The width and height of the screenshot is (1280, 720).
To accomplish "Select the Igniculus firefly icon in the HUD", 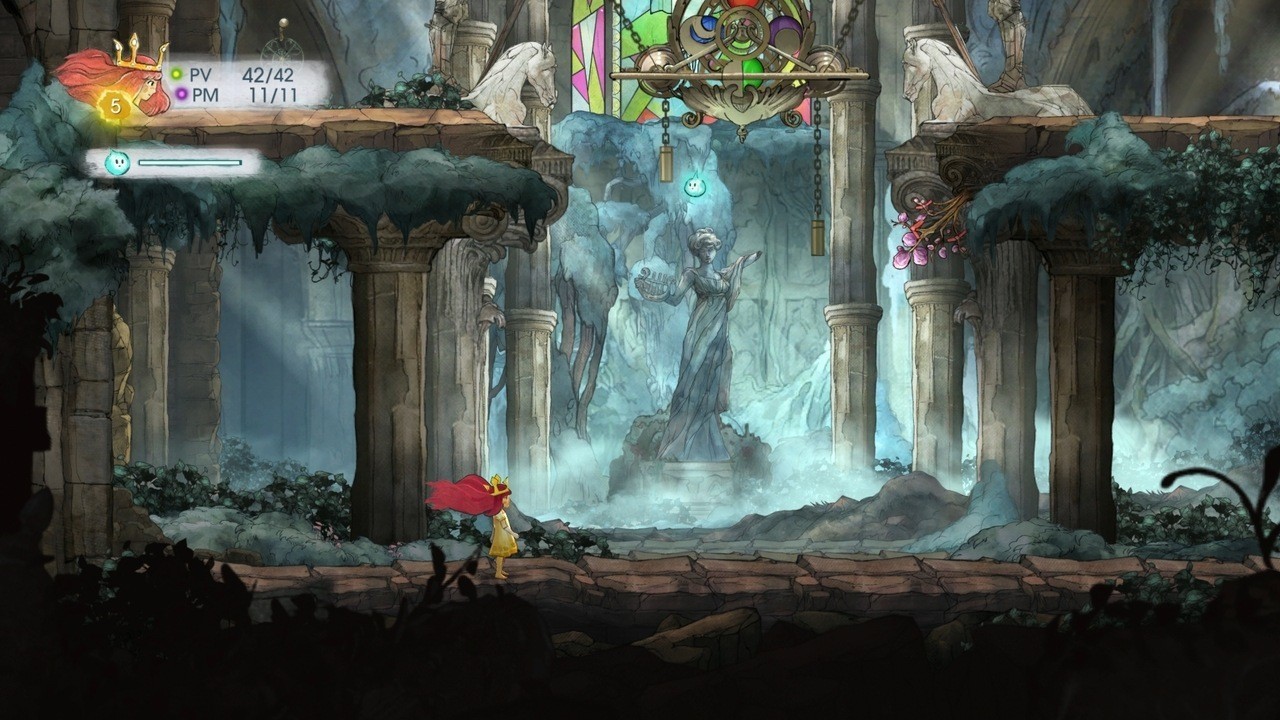I will tap(116, 160).
